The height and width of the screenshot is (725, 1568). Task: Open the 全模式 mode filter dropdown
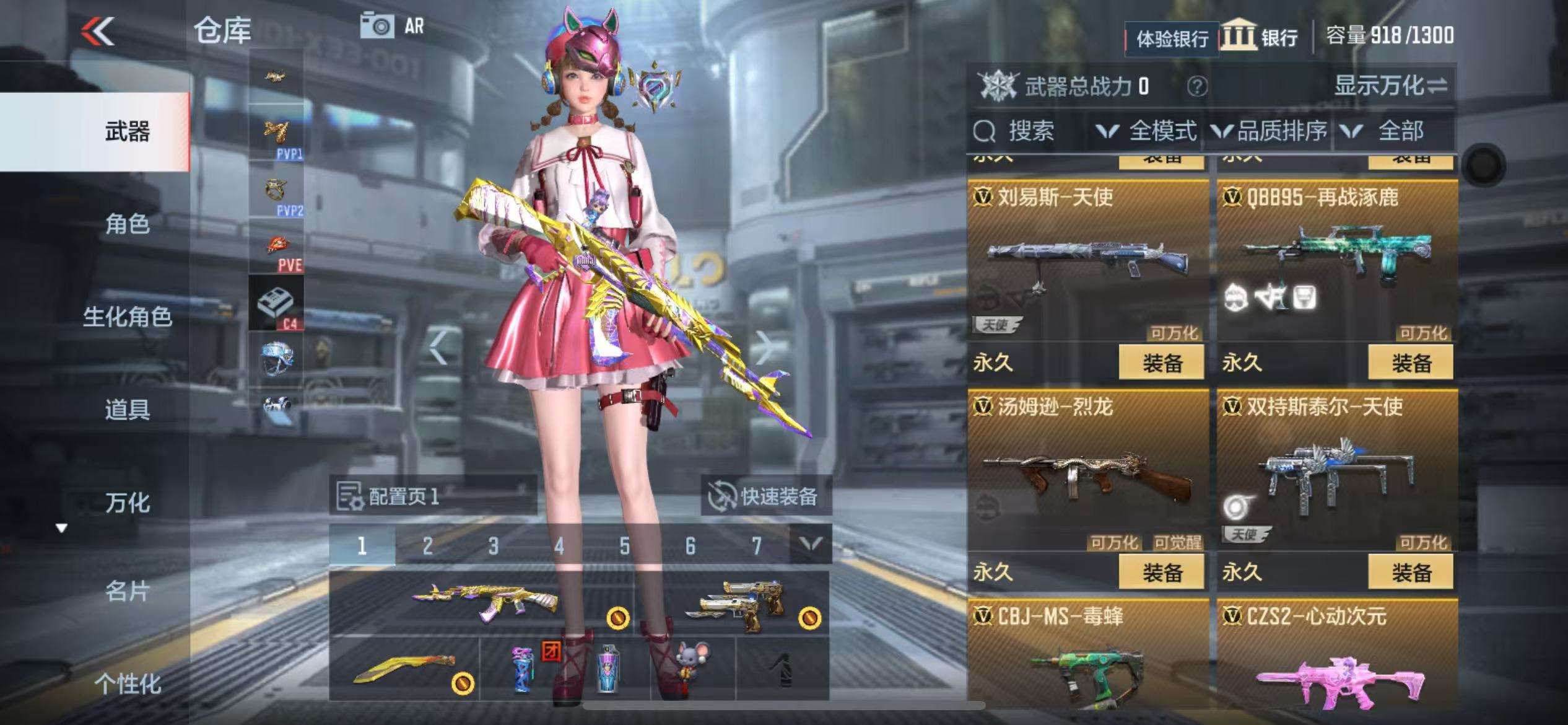[1148, 131]
